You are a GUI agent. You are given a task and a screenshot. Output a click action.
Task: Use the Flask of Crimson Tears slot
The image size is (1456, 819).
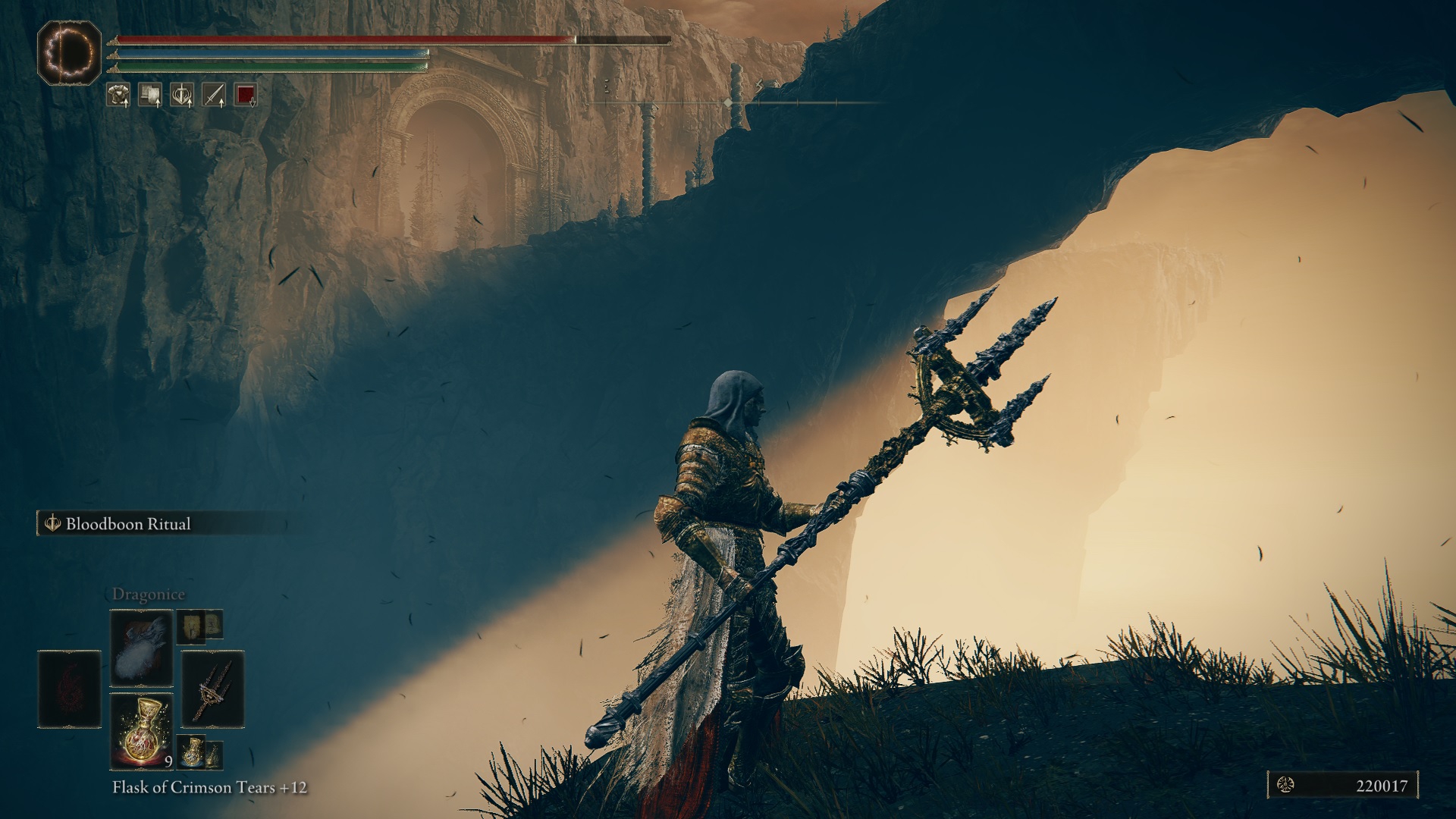click(142, 731)
